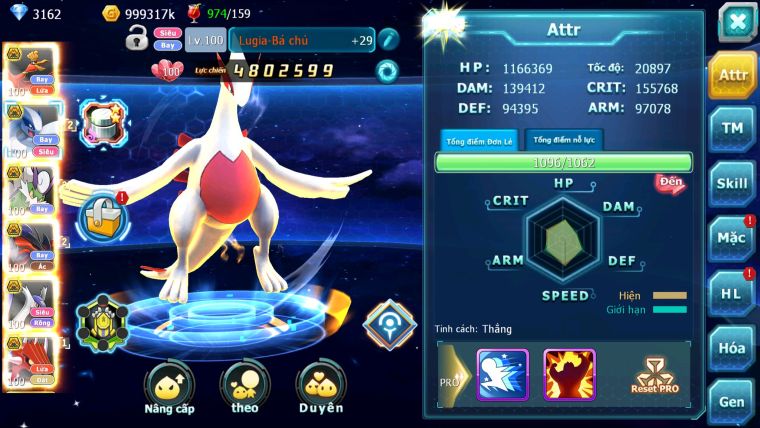
Task: Switch to the Attr side tab
Action: click(x=733, y=75)
